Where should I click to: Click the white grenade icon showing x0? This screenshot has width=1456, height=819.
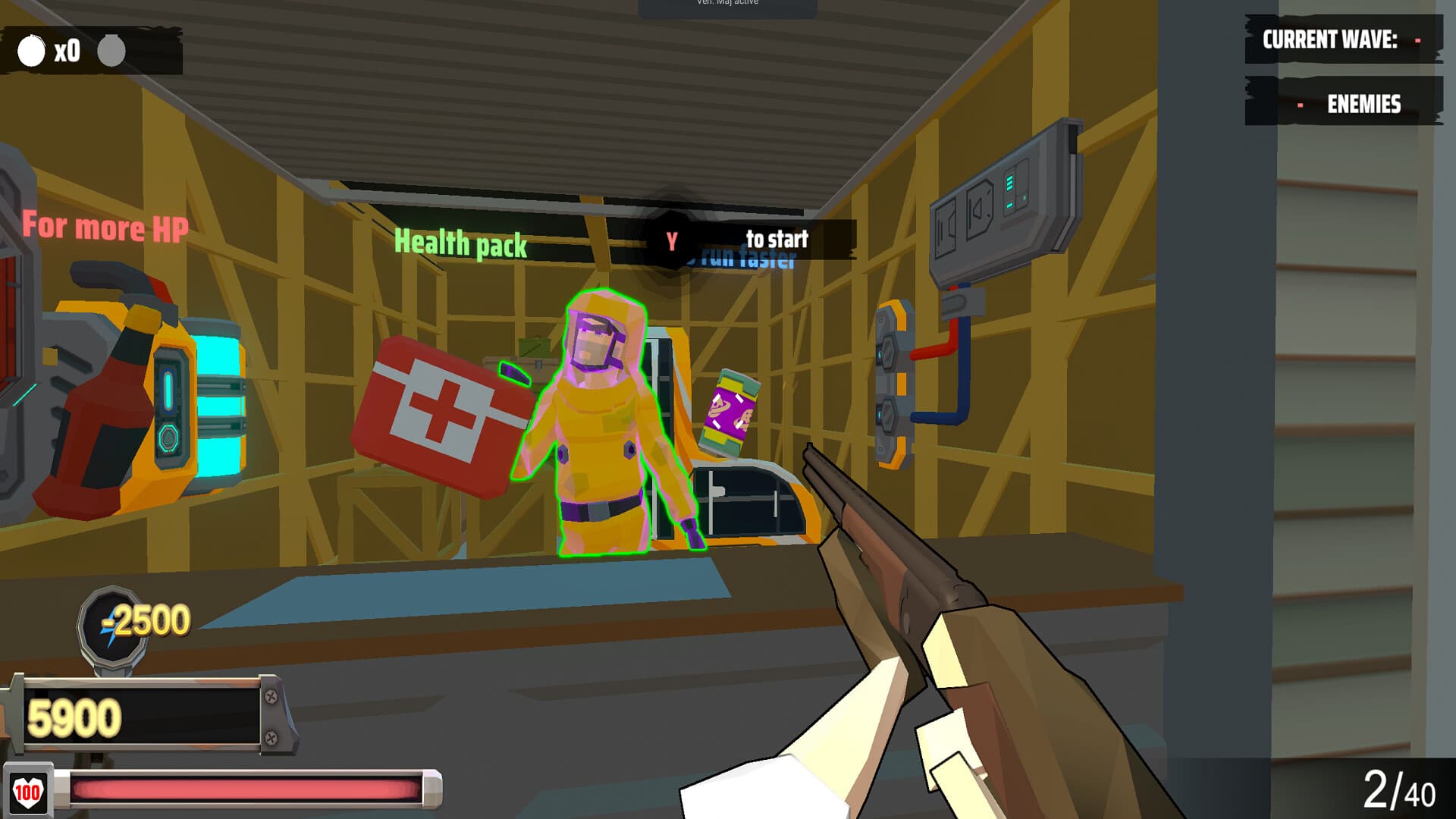tap(30, 52)
